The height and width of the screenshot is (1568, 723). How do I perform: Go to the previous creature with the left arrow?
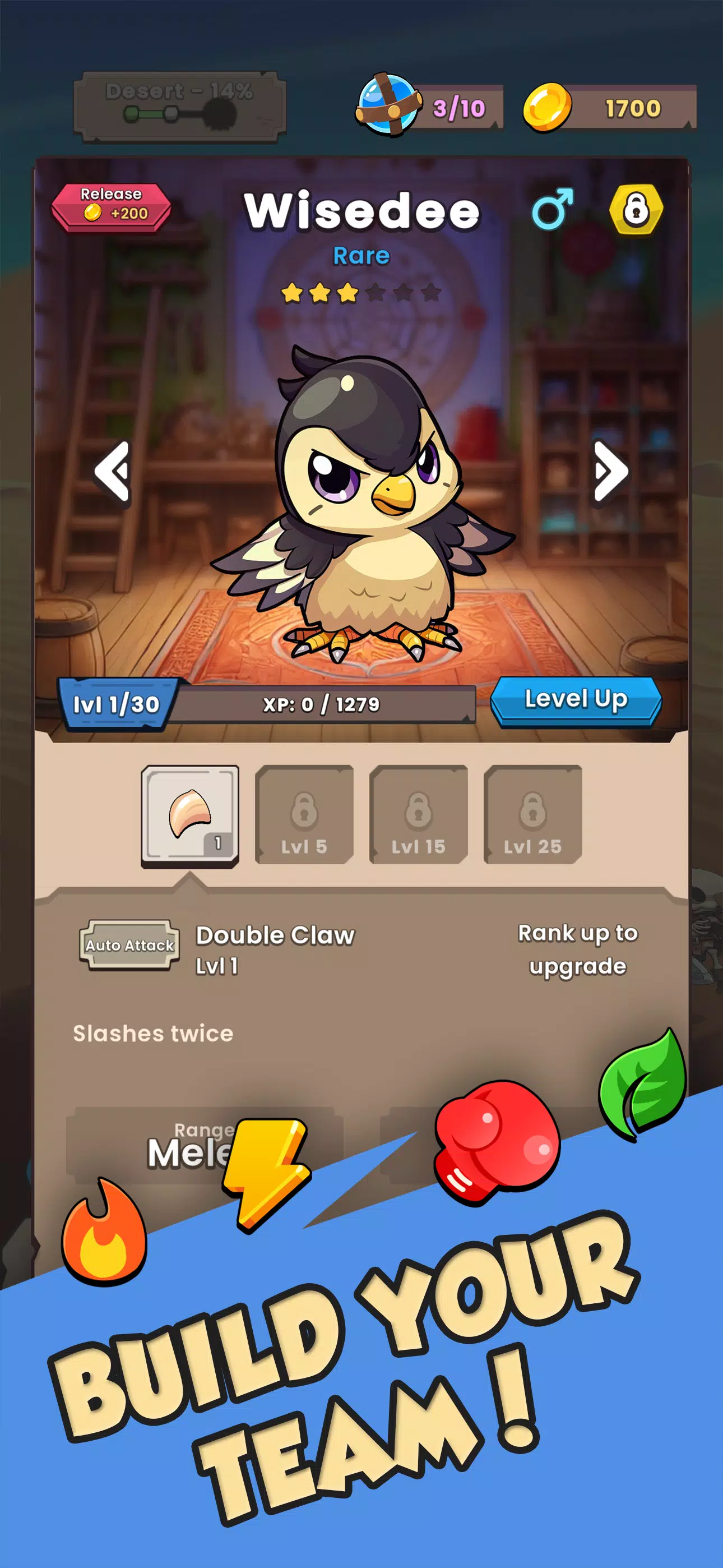113,472
